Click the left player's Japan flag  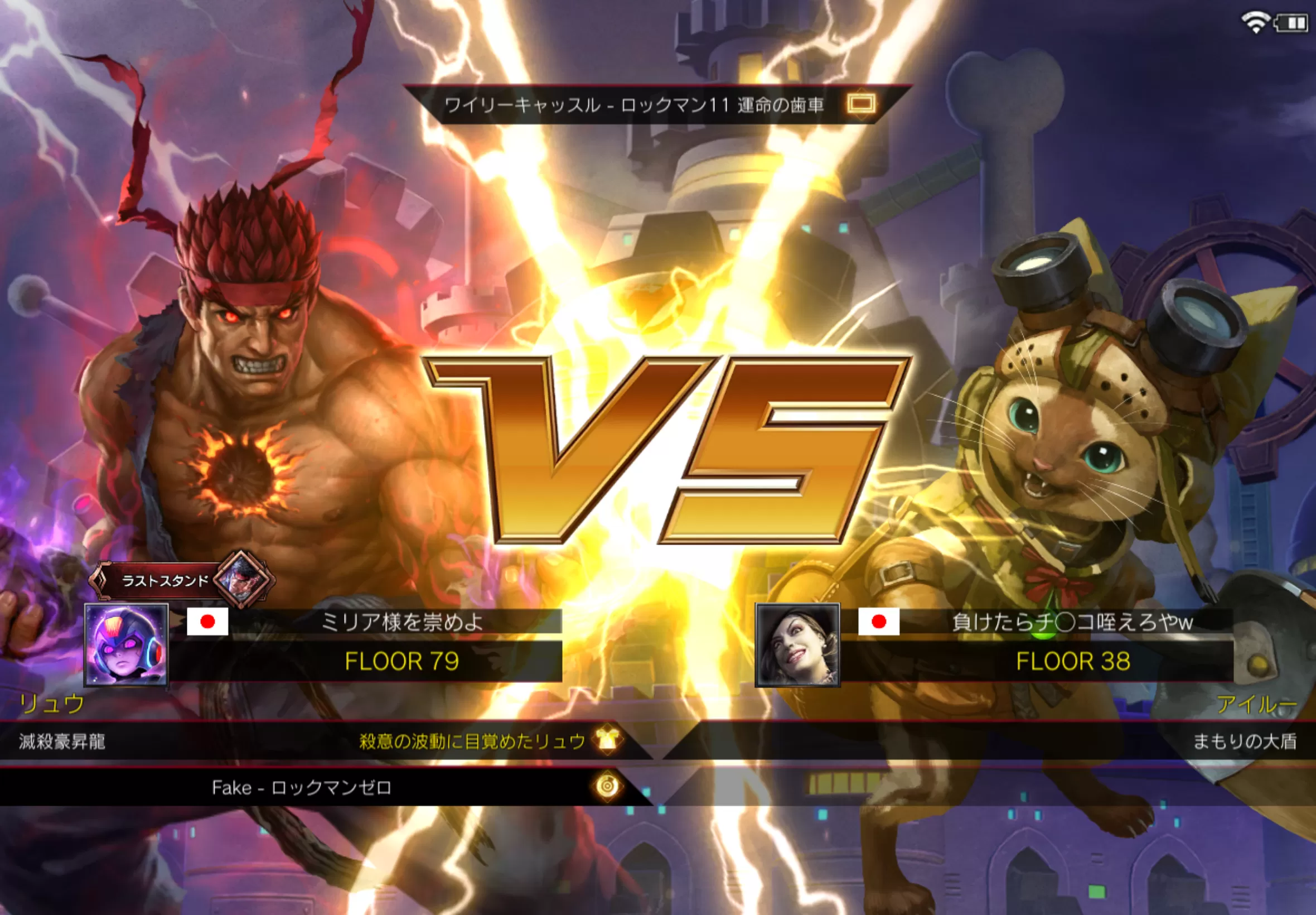(x=207, y=622)
